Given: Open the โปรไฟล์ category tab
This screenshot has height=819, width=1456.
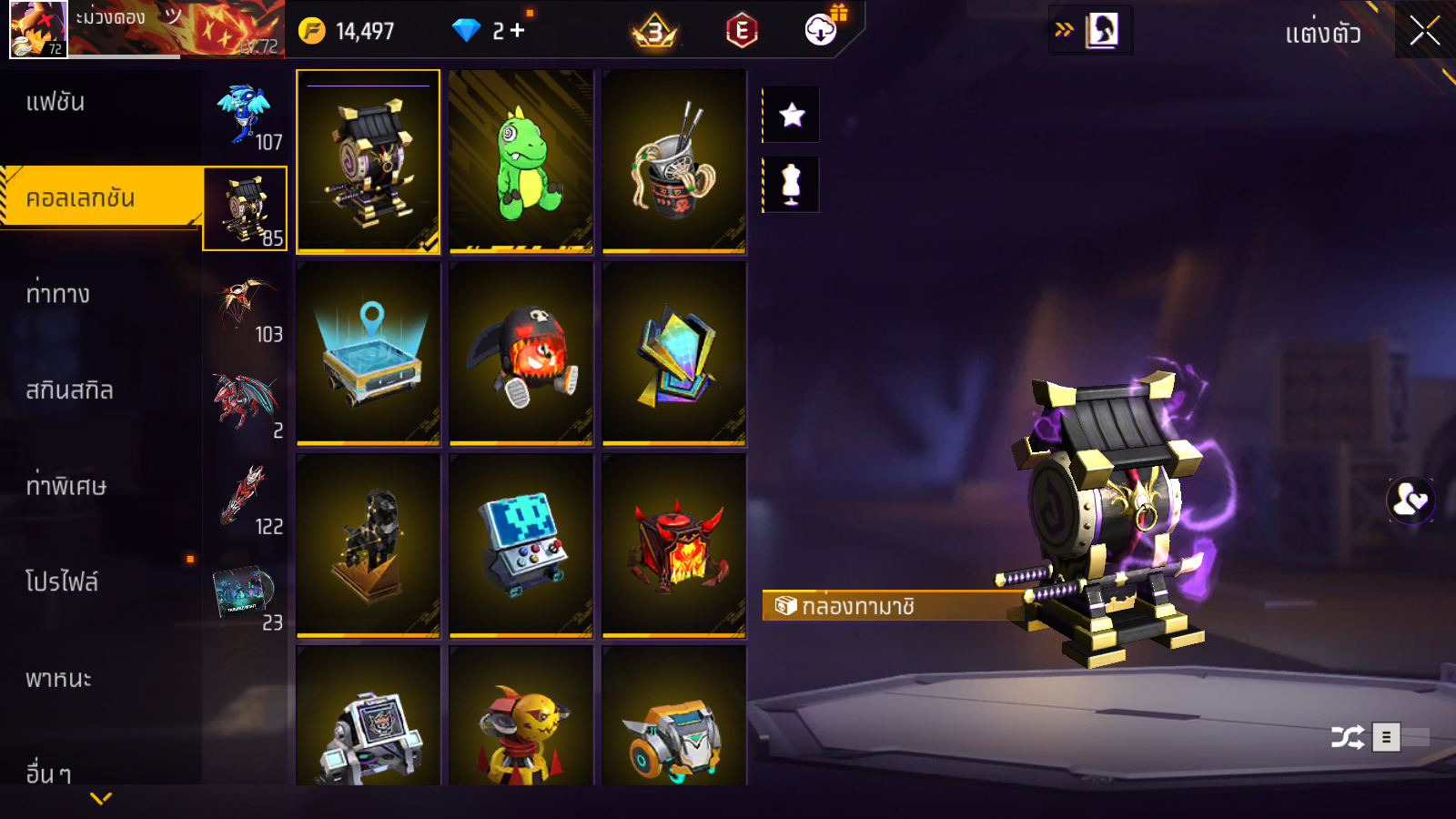Looking at the screenshot, I should (100, 582).
